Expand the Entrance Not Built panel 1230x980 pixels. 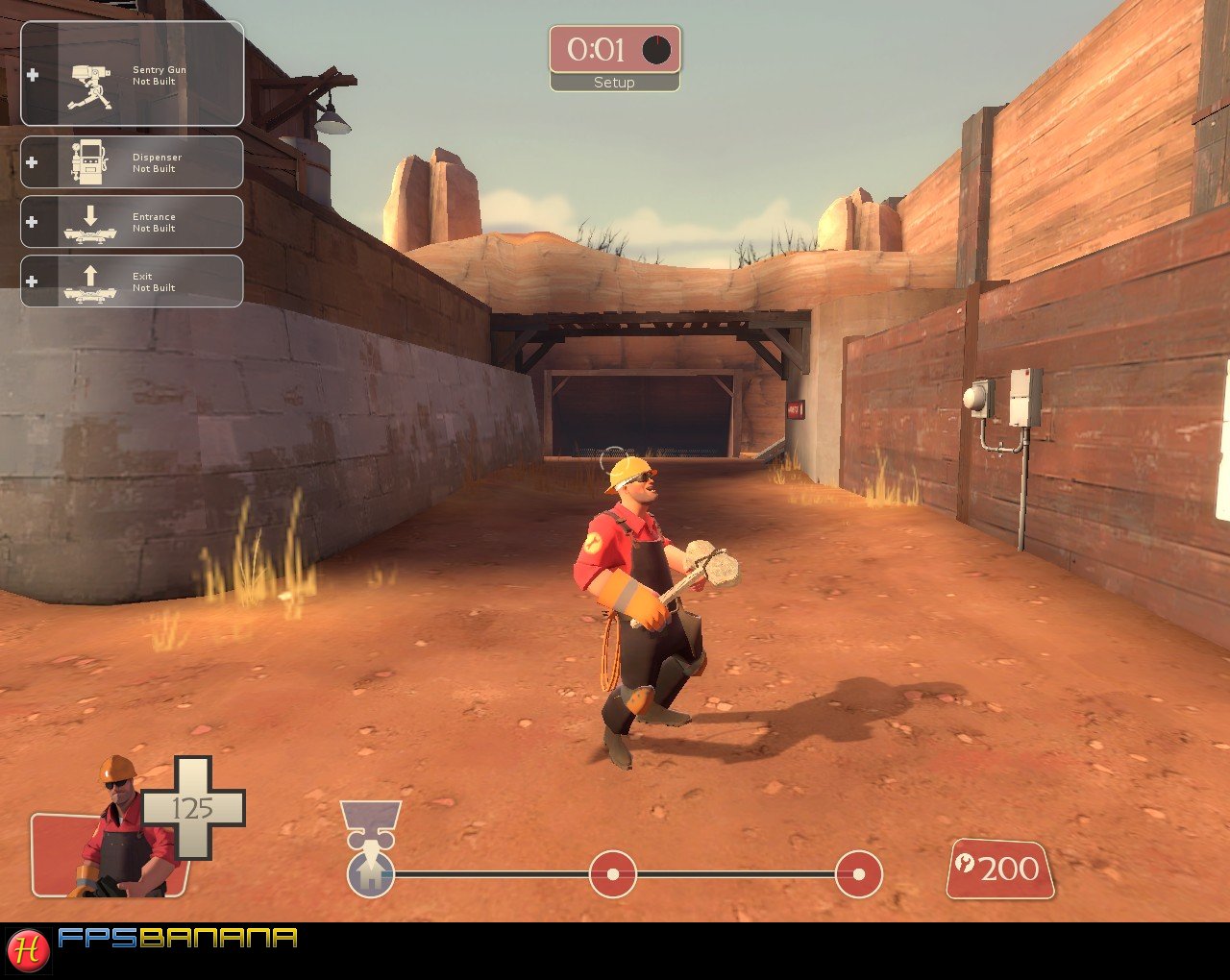click(132, 222)
